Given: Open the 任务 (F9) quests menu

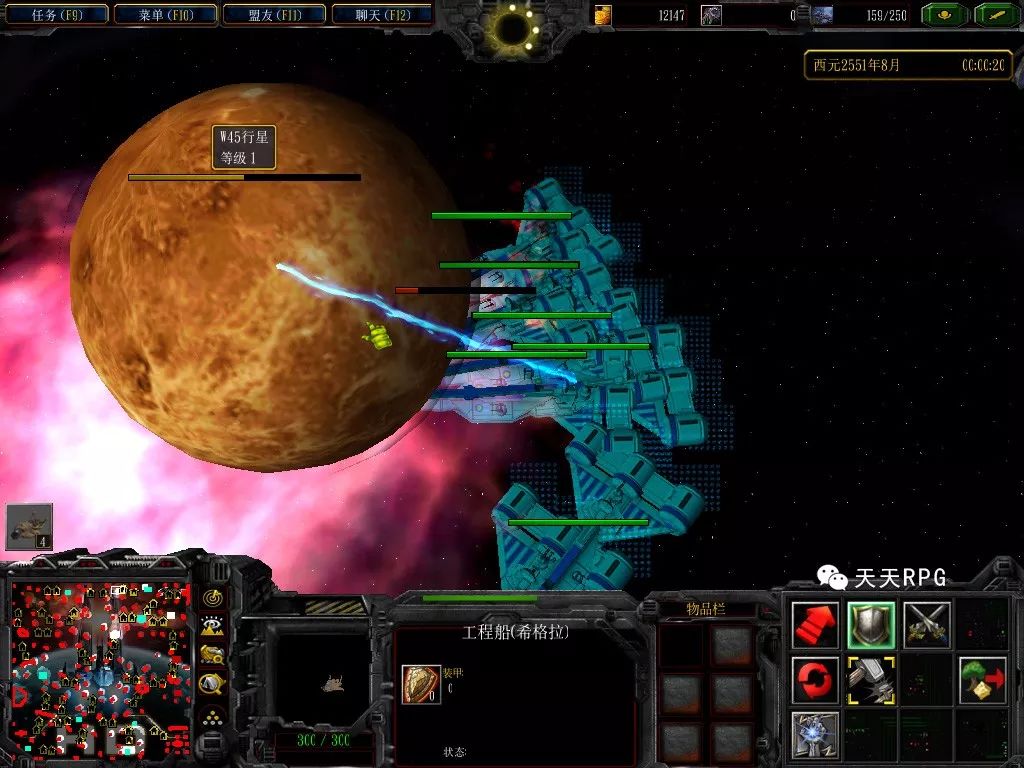Looking at the screenshot, I should [x=57, y=14].
